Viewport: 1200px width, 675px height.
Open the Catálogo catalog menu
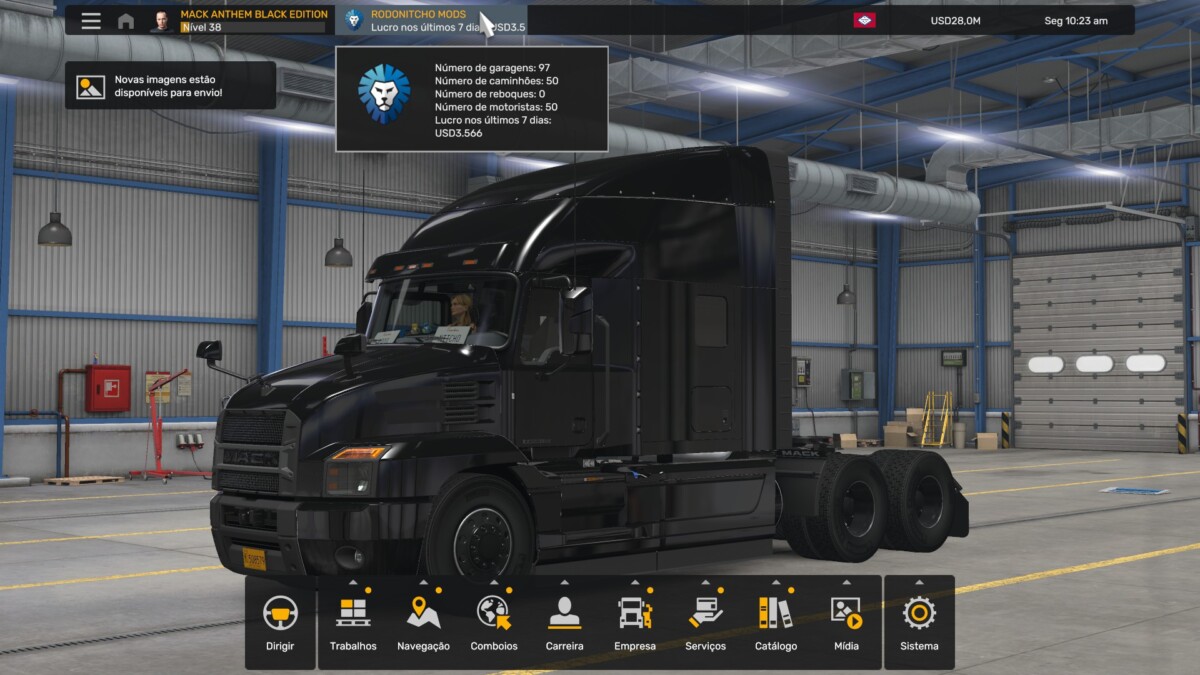click(776, 622)
